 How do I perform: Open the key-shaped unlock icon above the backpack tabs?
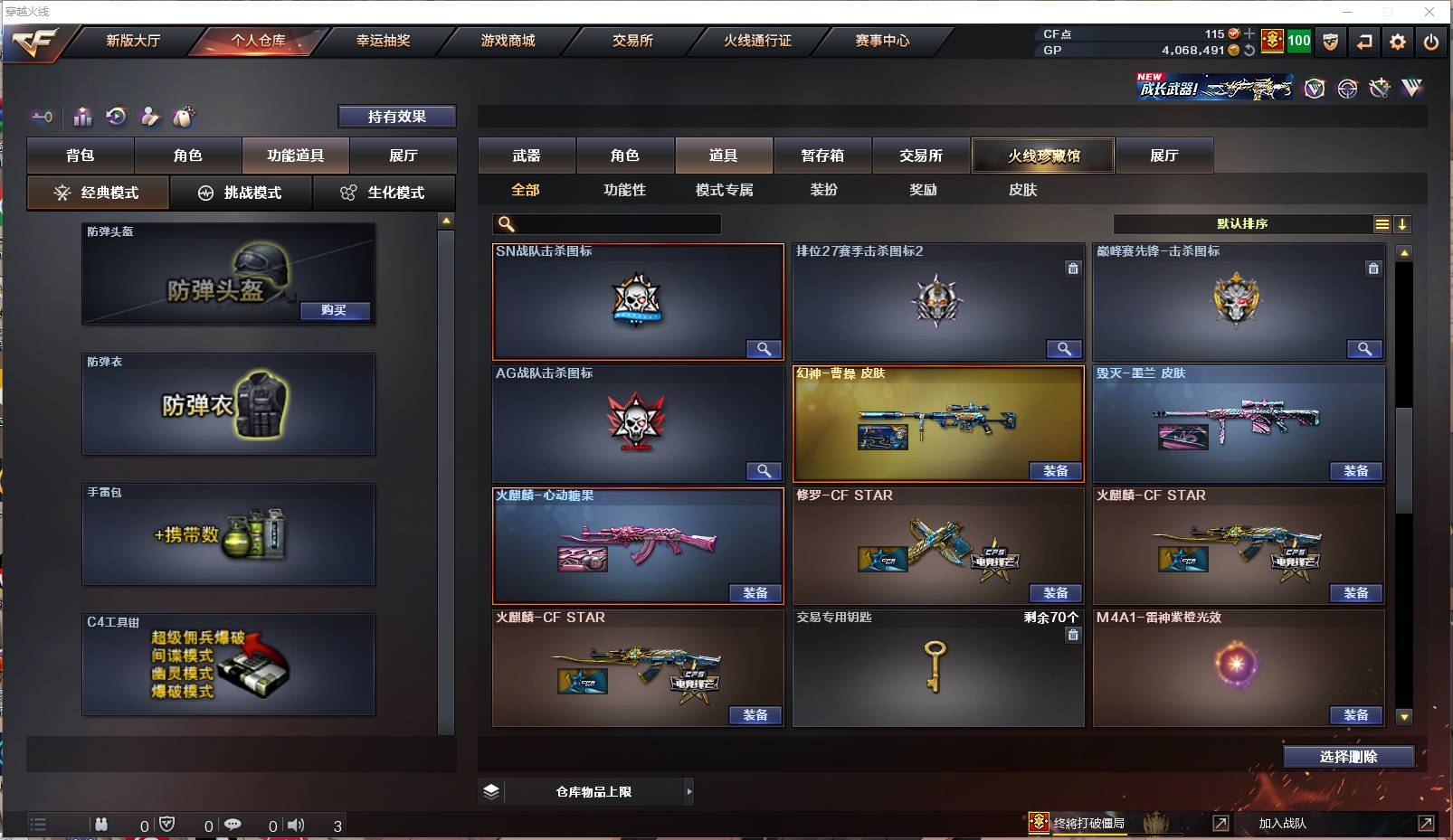pos(41,117)
